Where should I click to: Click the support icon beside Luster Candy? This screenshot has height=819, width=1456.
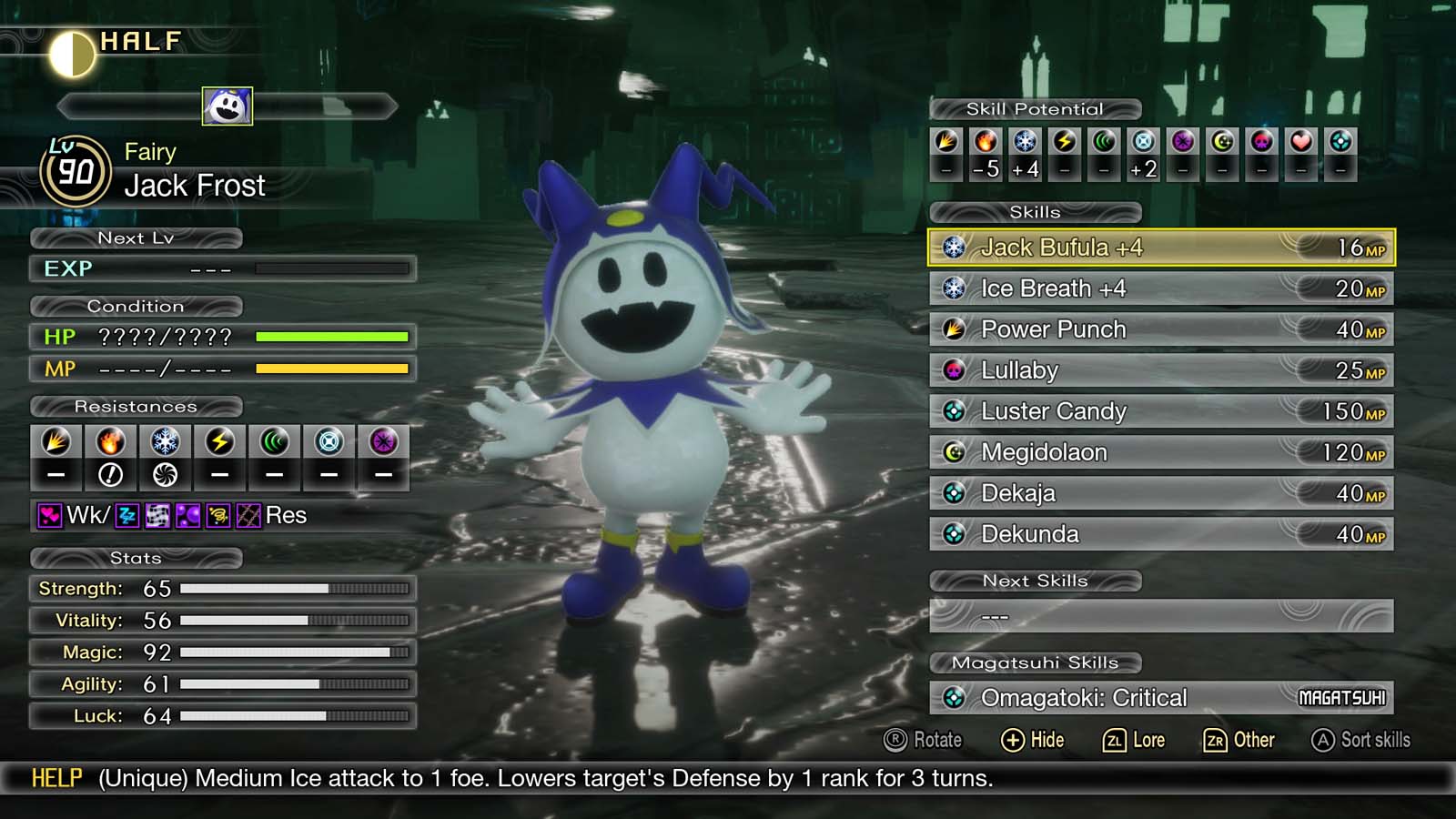pyautogui.click(x=953, y=410)
